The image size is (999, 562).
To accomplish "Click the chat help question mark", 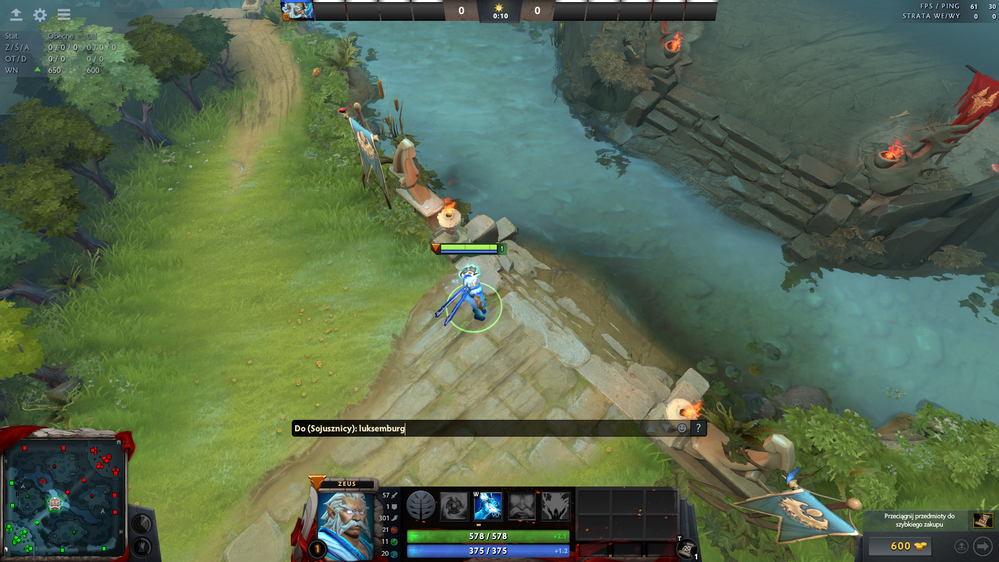I will point(698,428).
